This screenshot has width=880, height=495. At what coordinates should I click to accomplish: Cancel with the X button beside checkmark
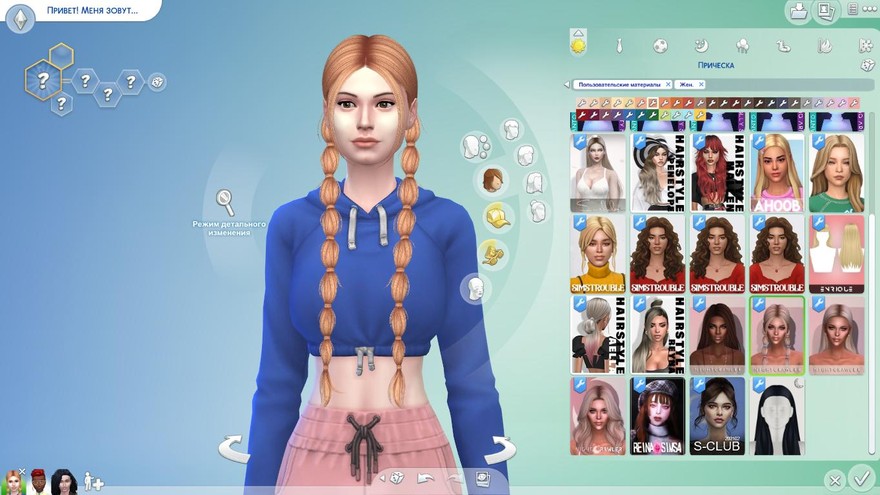[833, 481]
